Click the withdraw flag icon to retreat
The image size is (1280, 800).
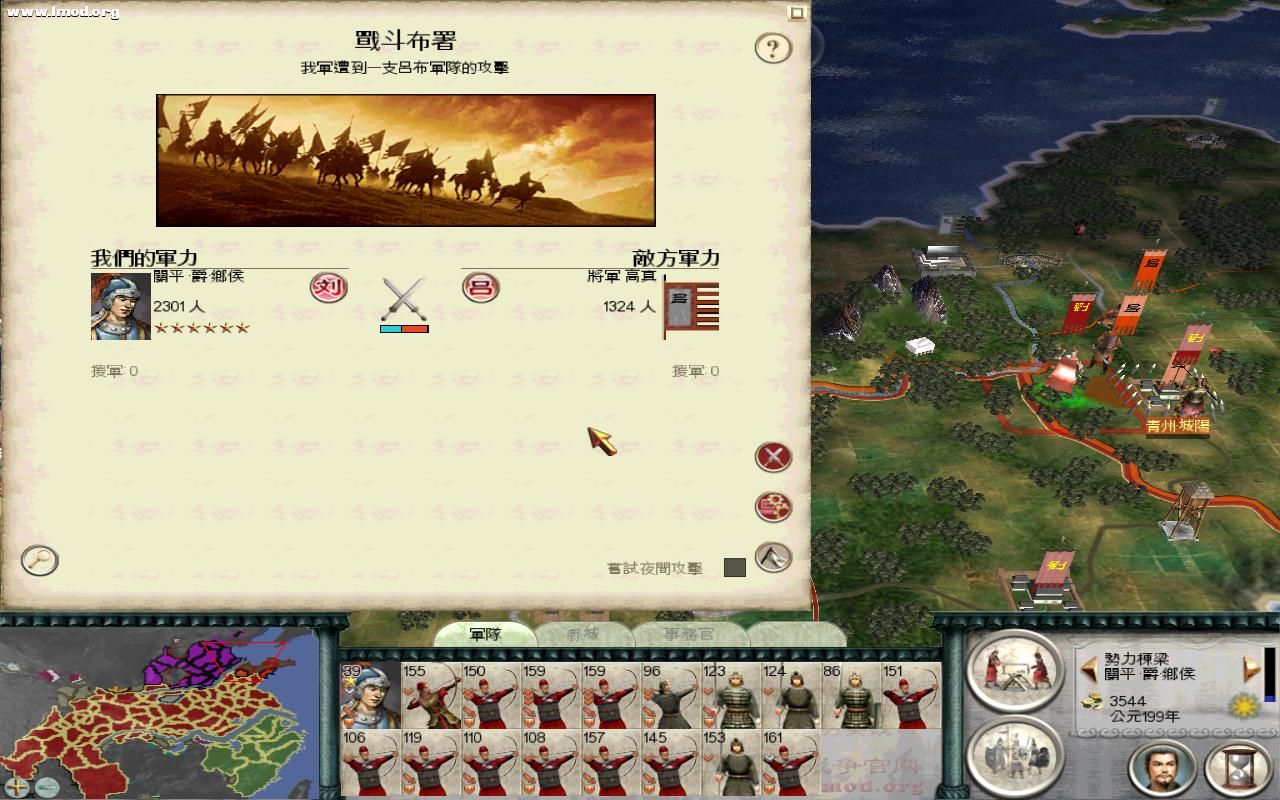point(771,557)
